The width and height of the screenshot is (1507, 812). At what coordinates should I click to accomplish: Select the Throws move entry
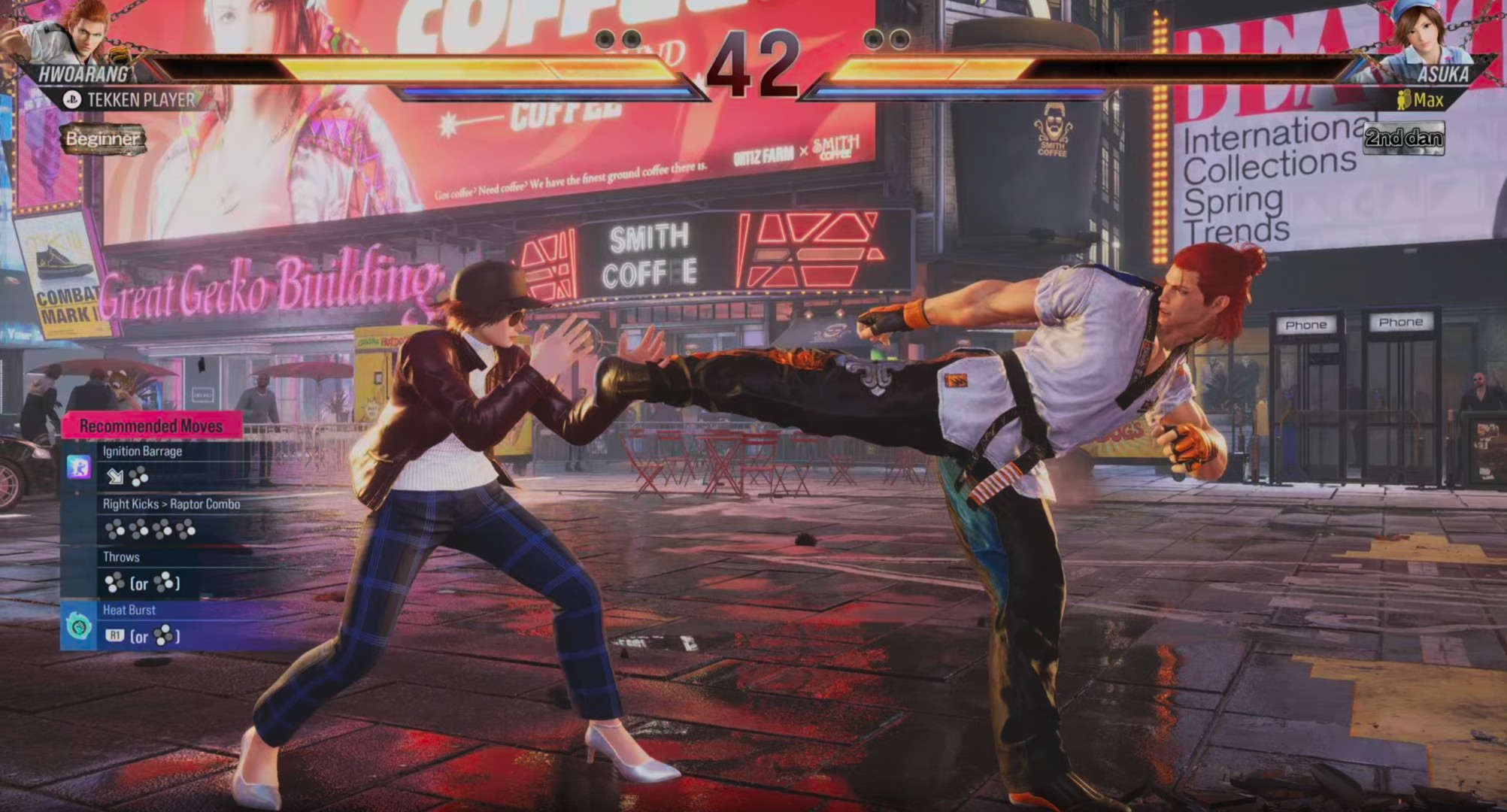(122, 557)
